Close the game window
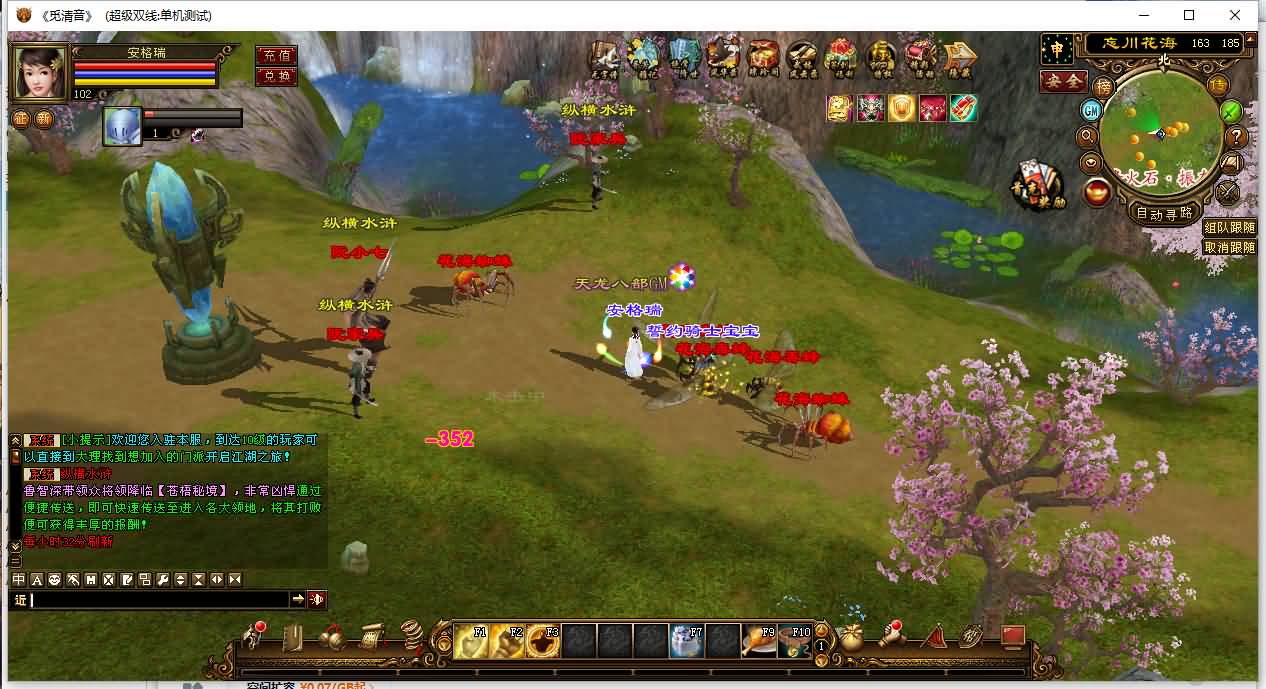This screenshot has width=1266, height=689. click(1236, 15)
